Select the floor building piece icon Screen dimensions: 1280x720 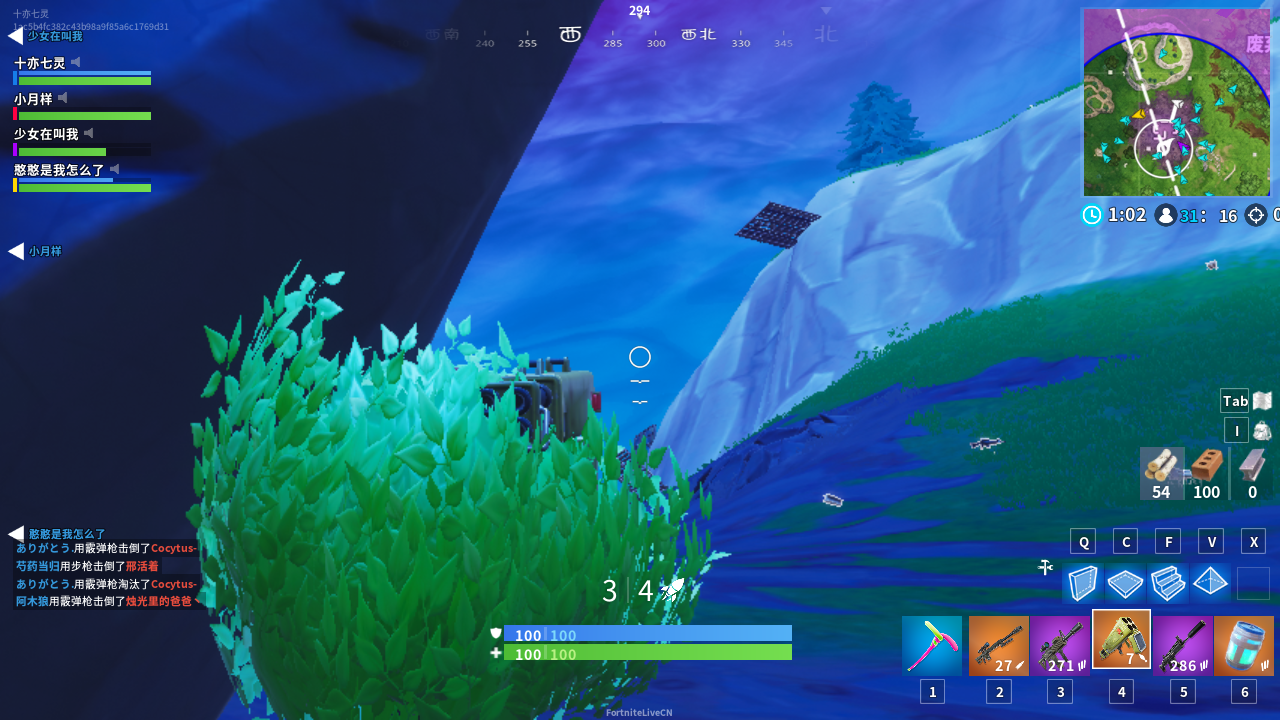point(1125,583)
